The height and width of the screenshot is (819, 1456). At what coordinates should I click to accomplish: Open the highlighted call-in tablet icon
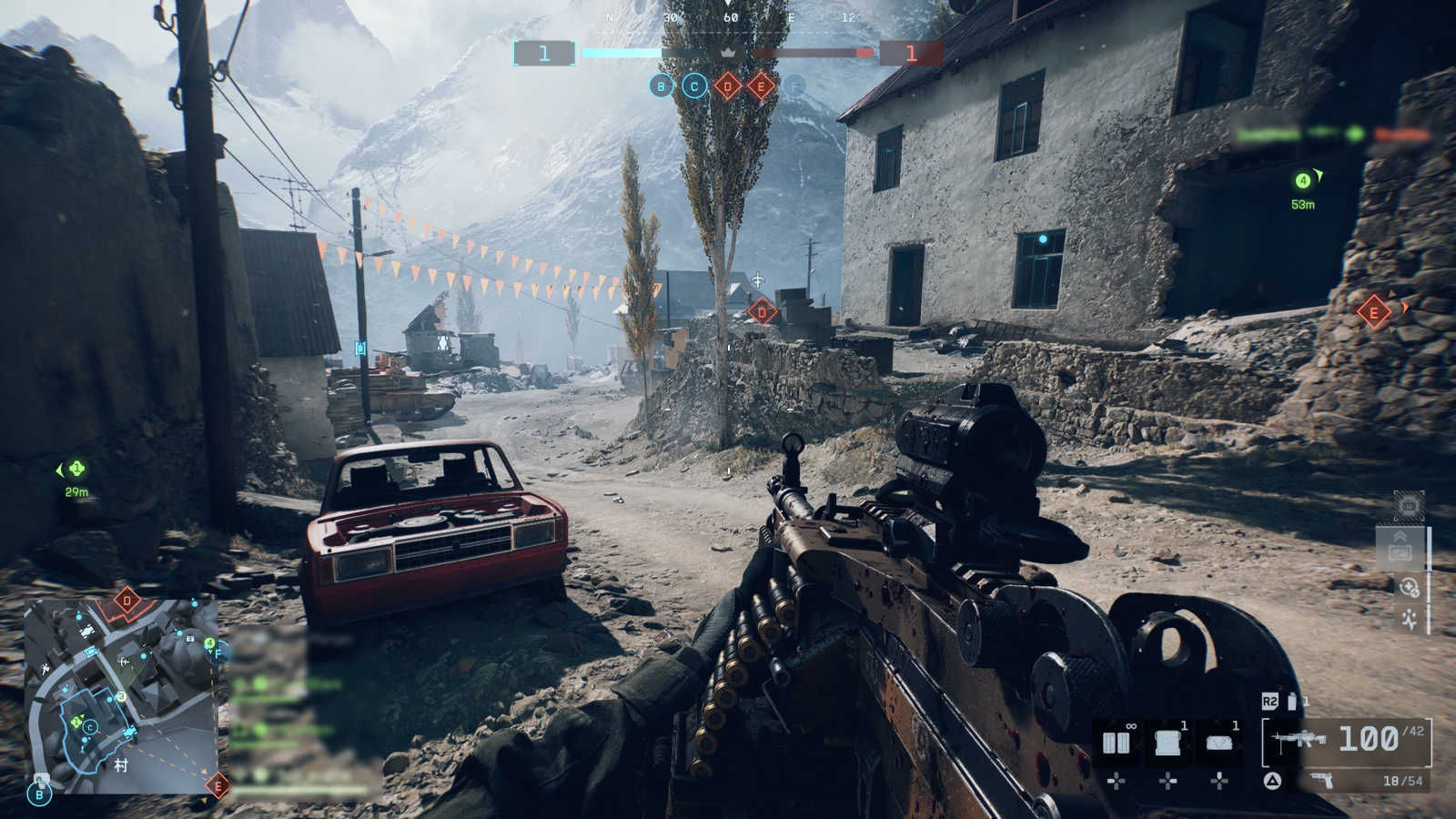(x=1400, y=548)
